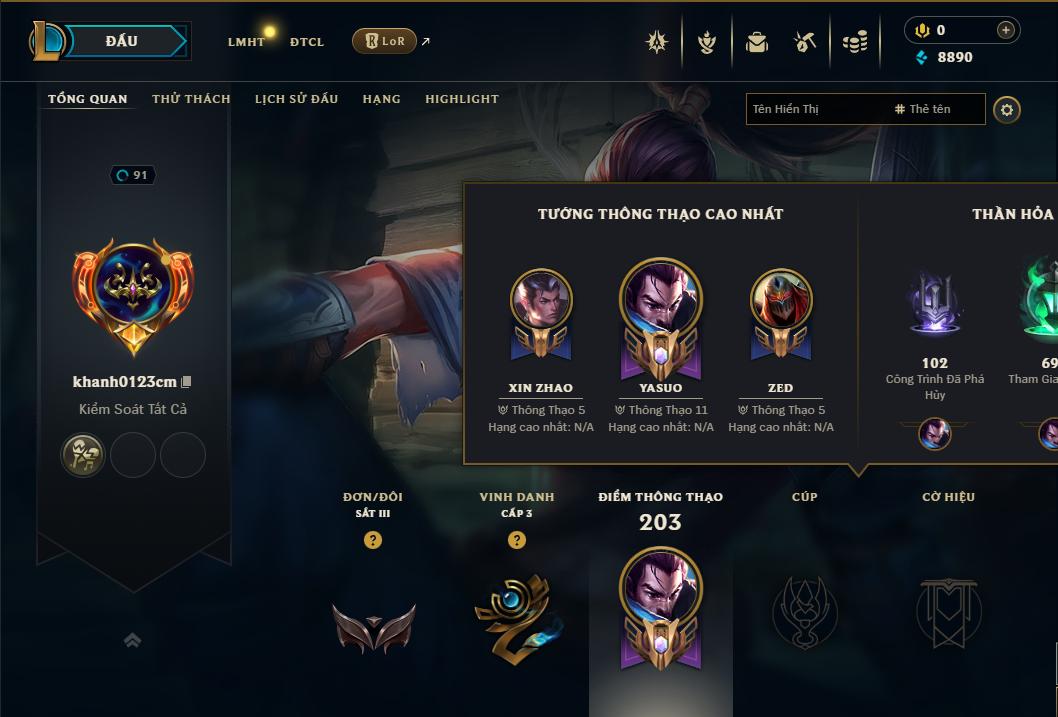Switch to the THỬ THÁCH tab
The width and height of the screenshot is (1058, 717).
click(x=191, y=99)
